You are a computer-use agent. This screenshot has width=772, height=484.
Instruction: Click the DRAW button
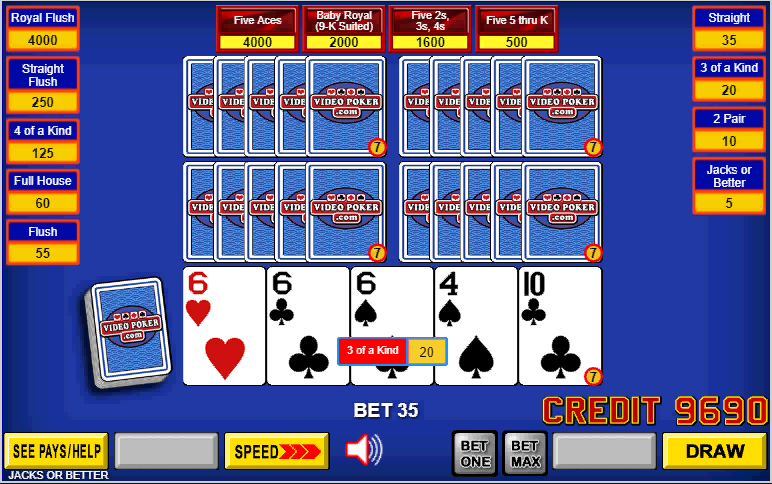pyautogui.click(x=715, y=451)
